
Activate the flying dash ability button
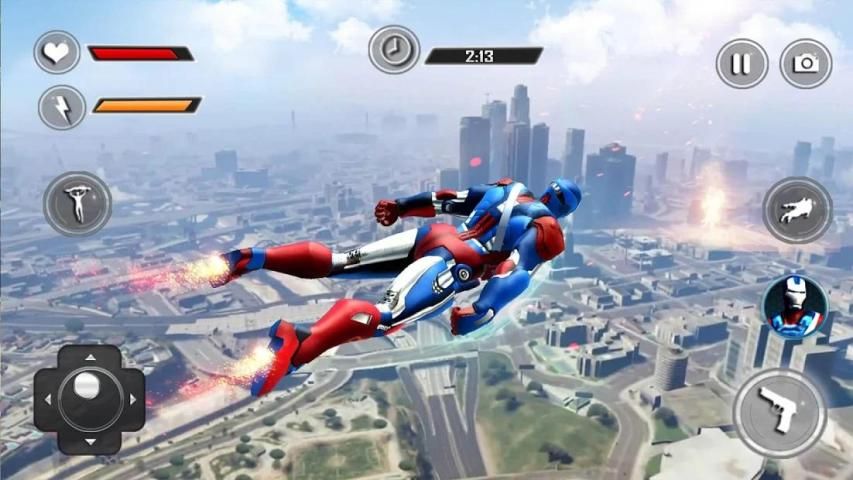point(797,210)
